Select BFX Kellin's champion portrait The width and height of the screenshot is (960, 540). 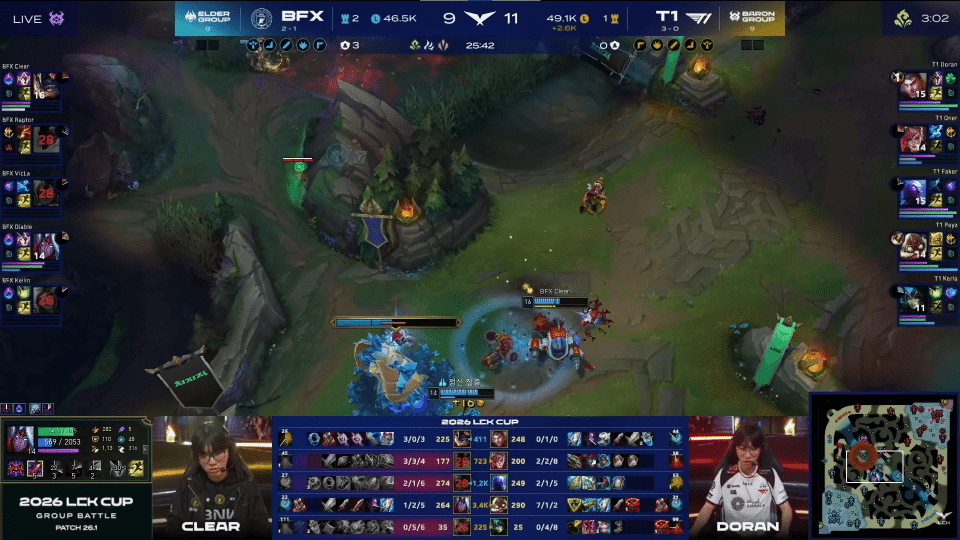(45, 303)
